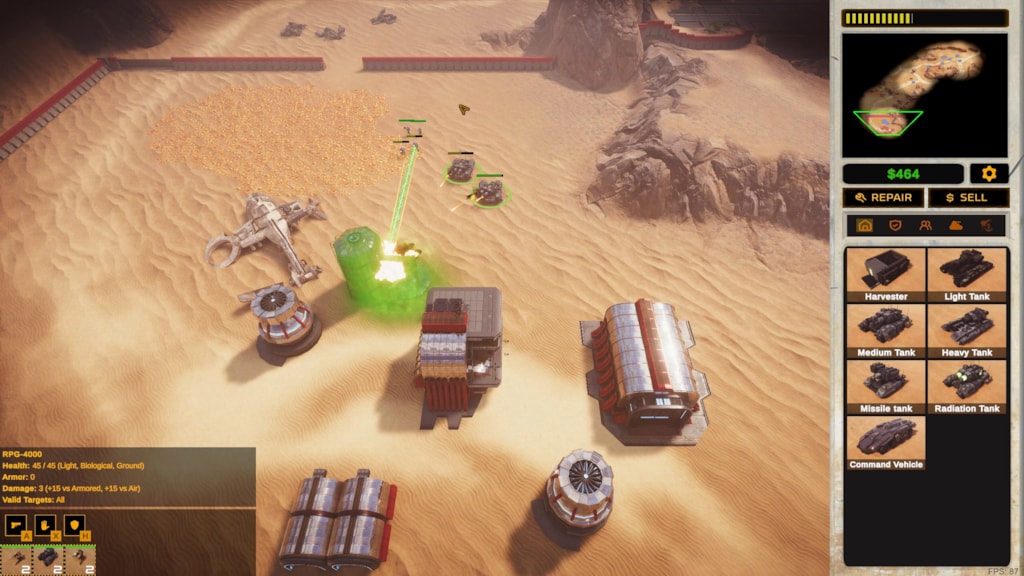Show the people-icon infantry tab
Screen dimensions: 1024x576
click(x=926, y=226)
